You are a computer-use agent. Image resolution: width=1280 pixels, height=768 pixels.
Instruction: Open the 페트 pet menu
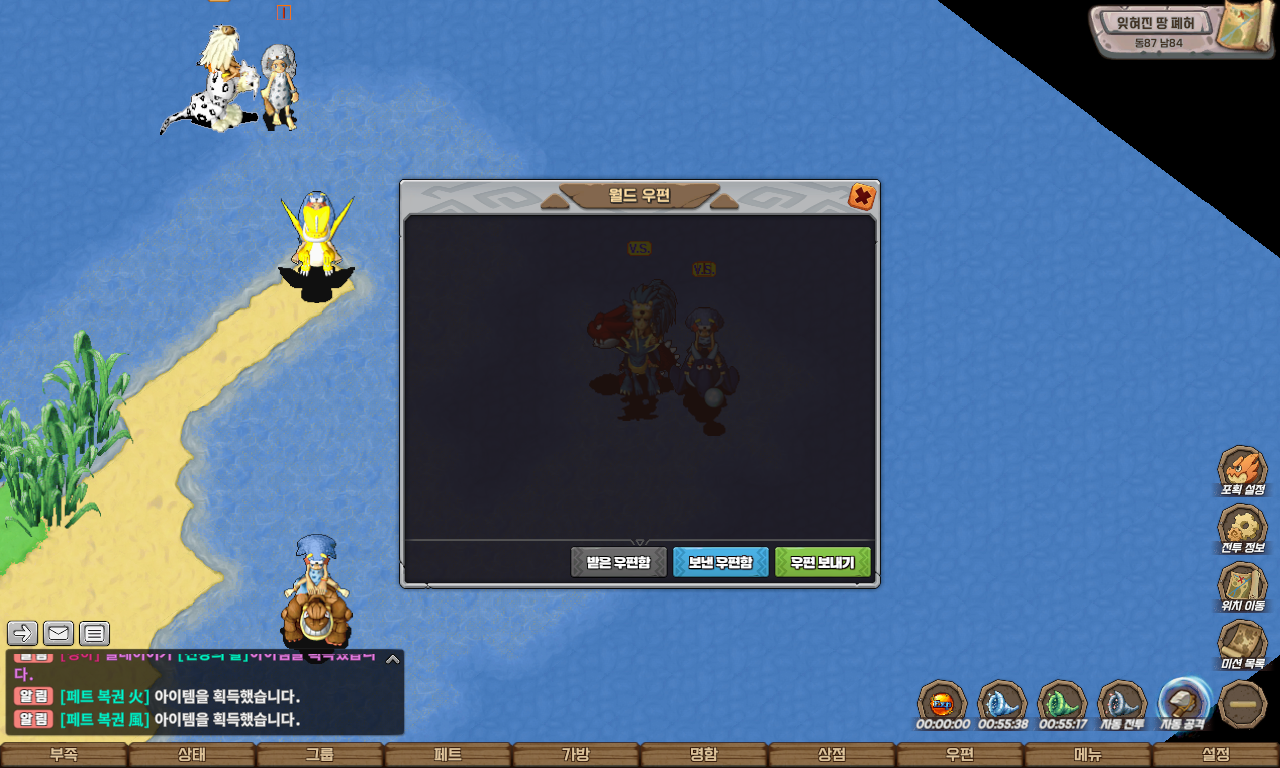tap(448, 755)
